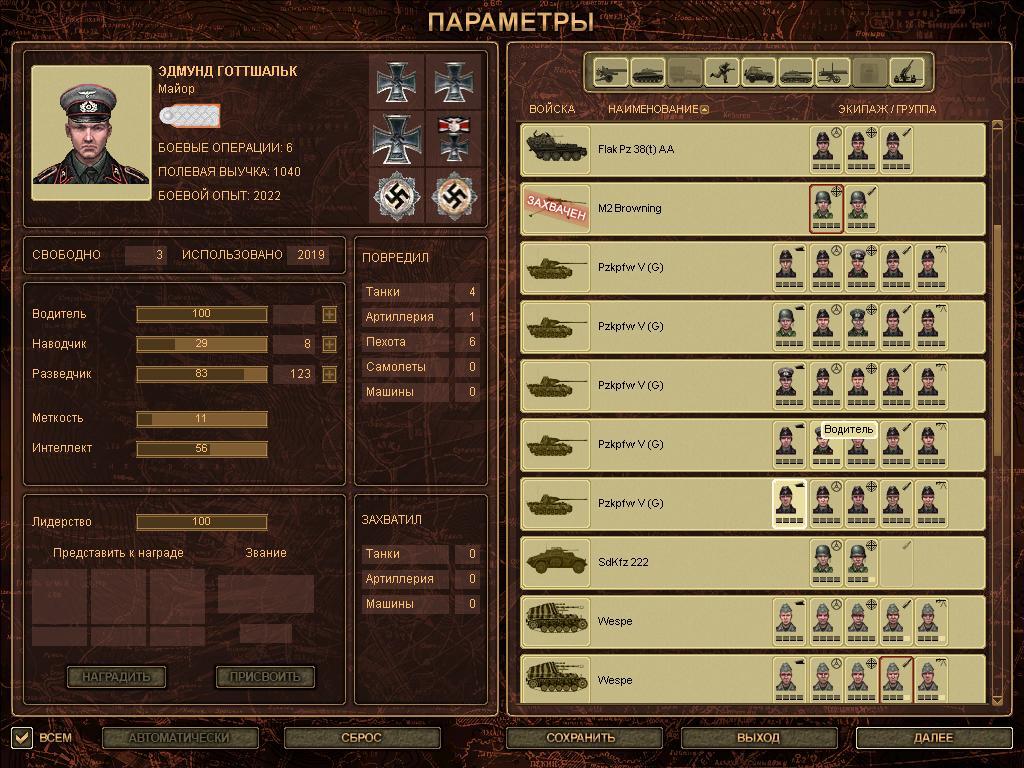Continue with the ДАЛЕЕ button
The width and height of the screenshot is (1024, 768).
tap(933, 738)
